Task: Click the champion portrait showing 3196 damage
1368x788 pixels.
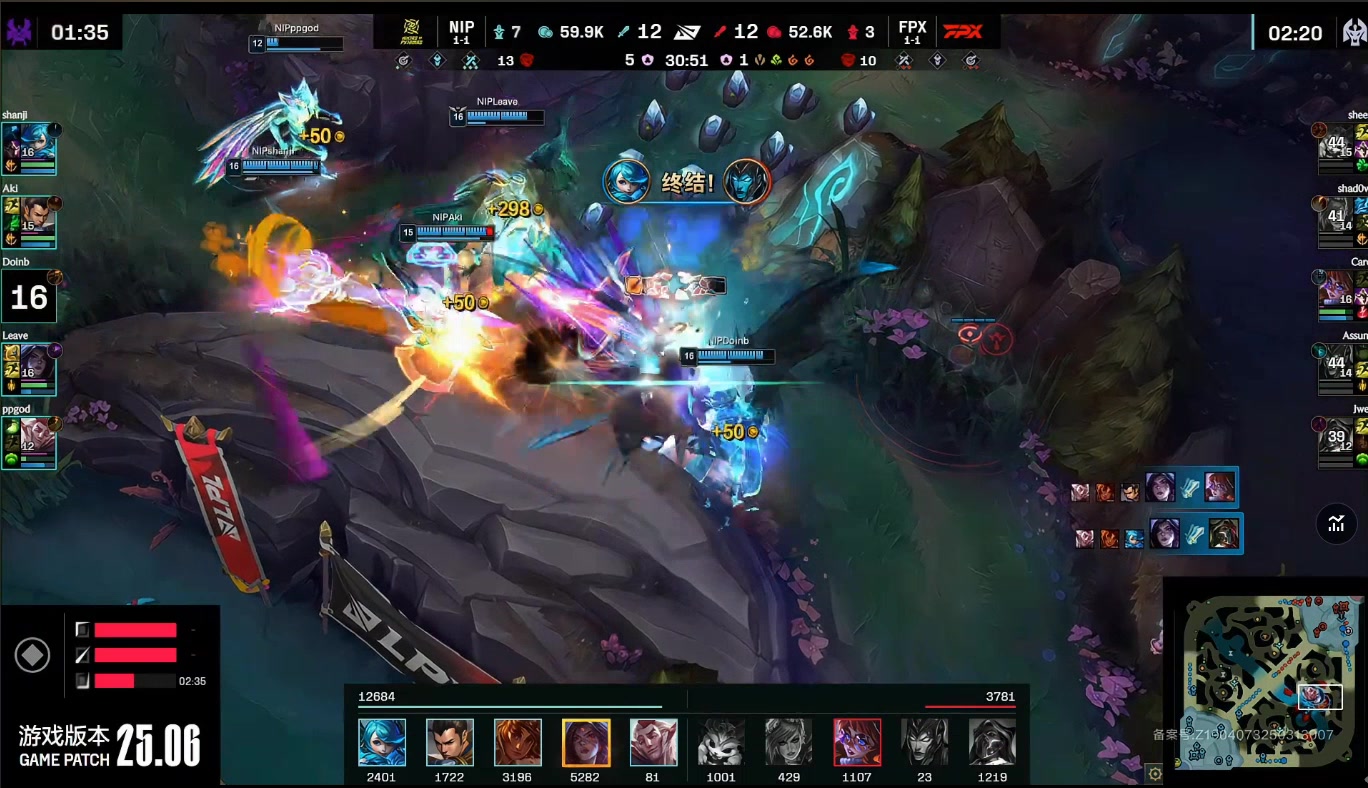Action: coord(518,743)
